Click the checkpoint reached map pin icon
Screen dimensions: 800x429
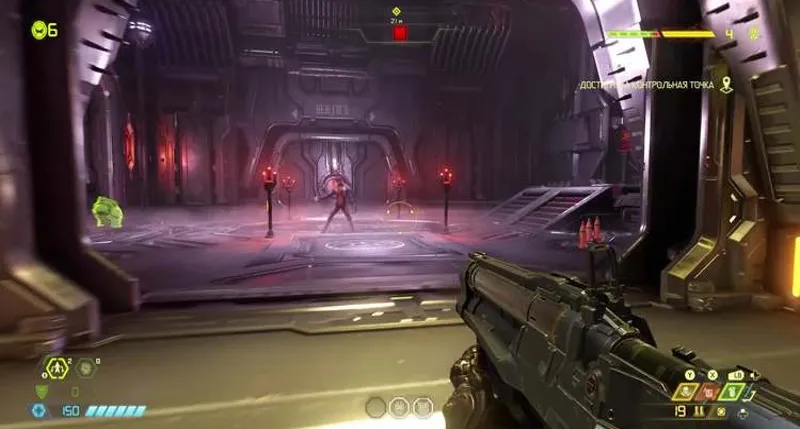pos(728,85)
